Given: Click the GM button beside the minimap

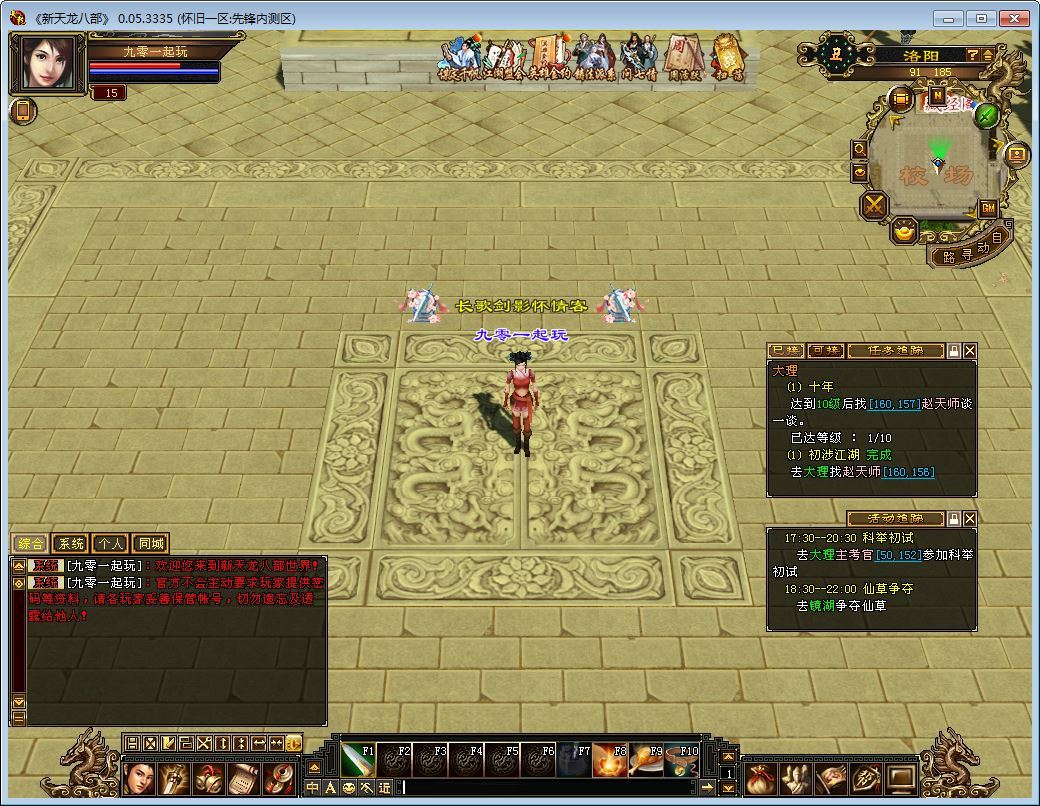Looking at the screenshot, I should pos(988,208).
